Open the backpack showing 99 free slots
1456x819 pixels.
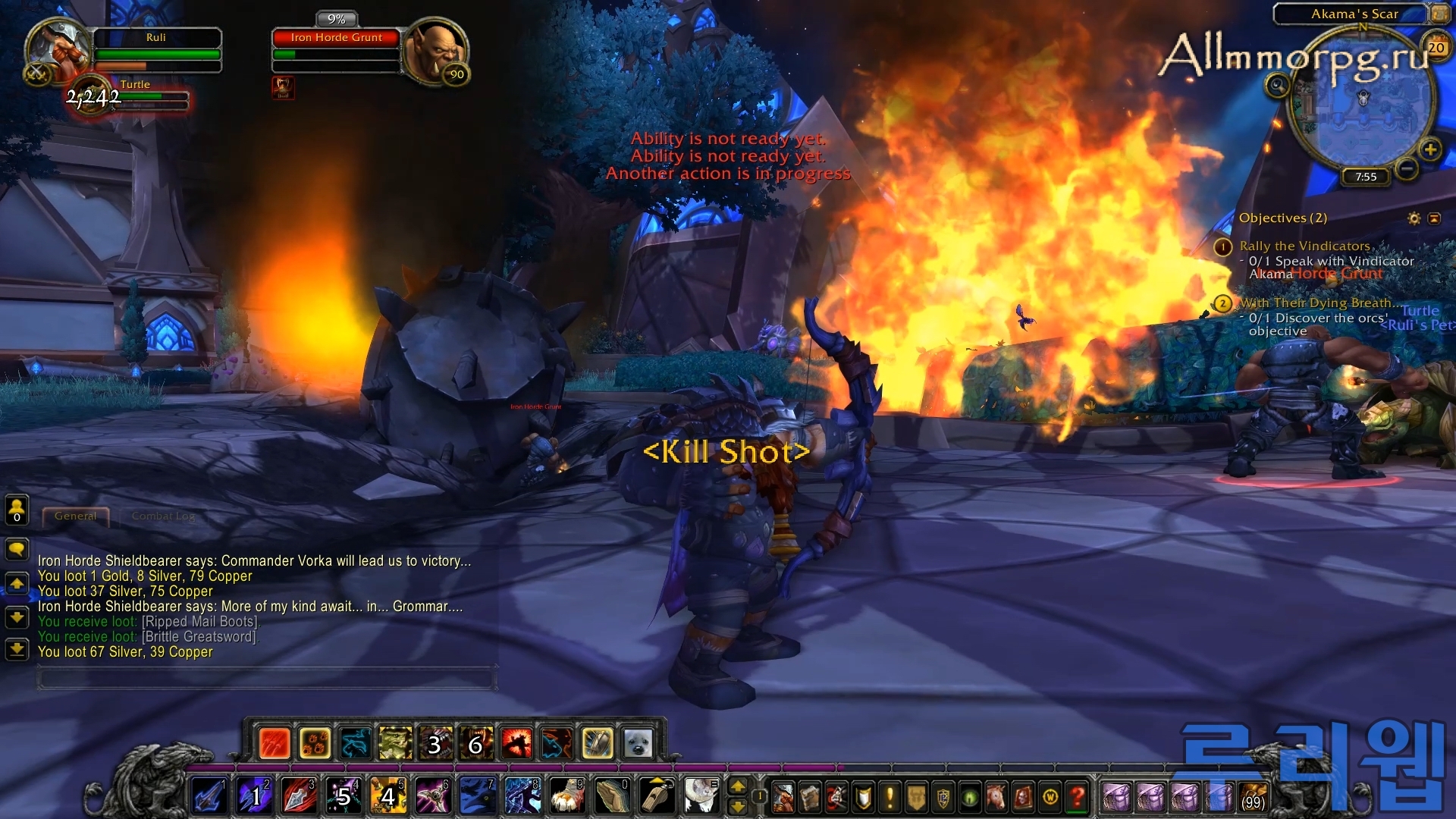(1253, 797)
